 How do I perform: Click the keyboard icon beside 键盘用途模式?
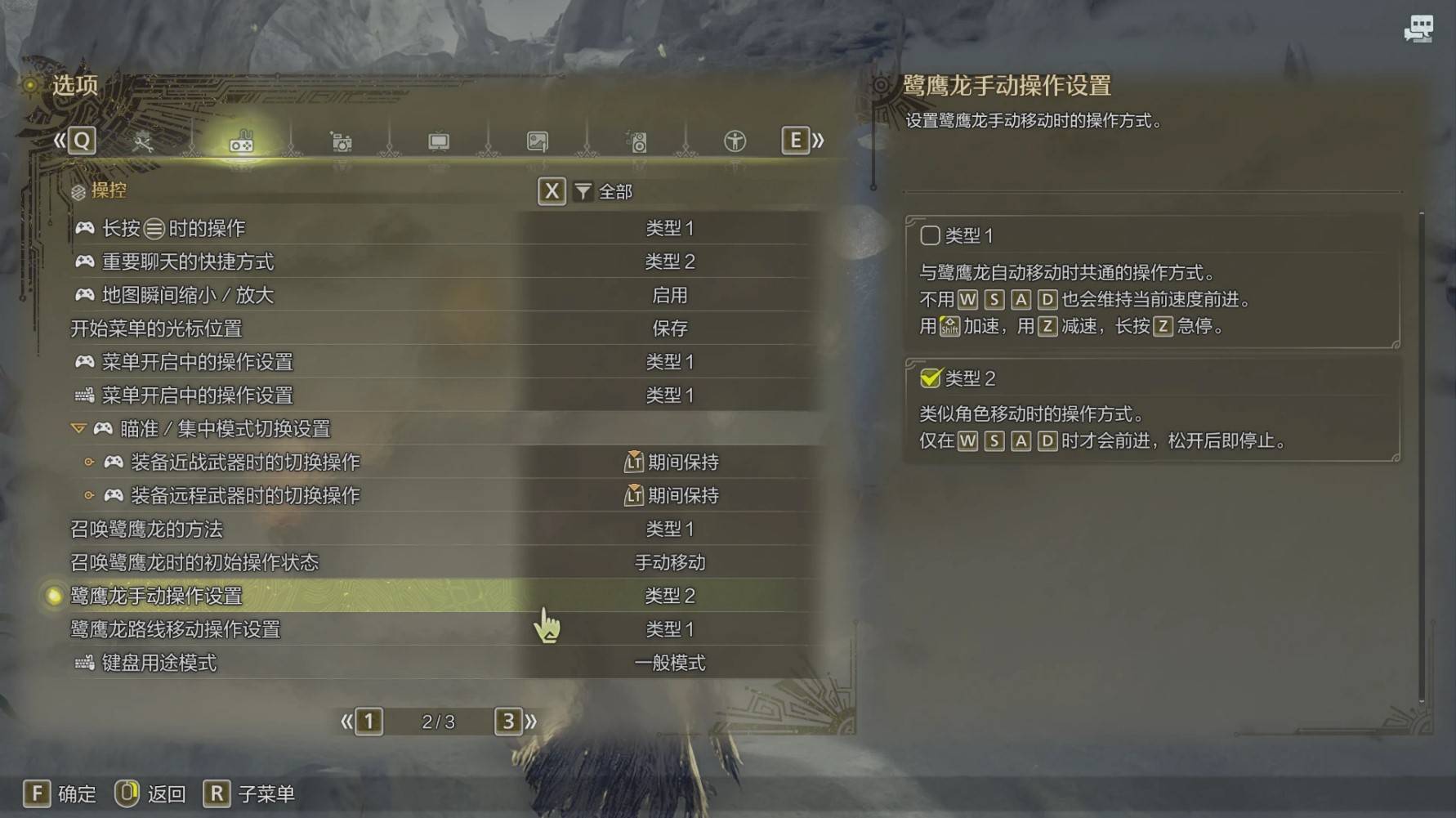pyautogui.click(x=84, y=663)
